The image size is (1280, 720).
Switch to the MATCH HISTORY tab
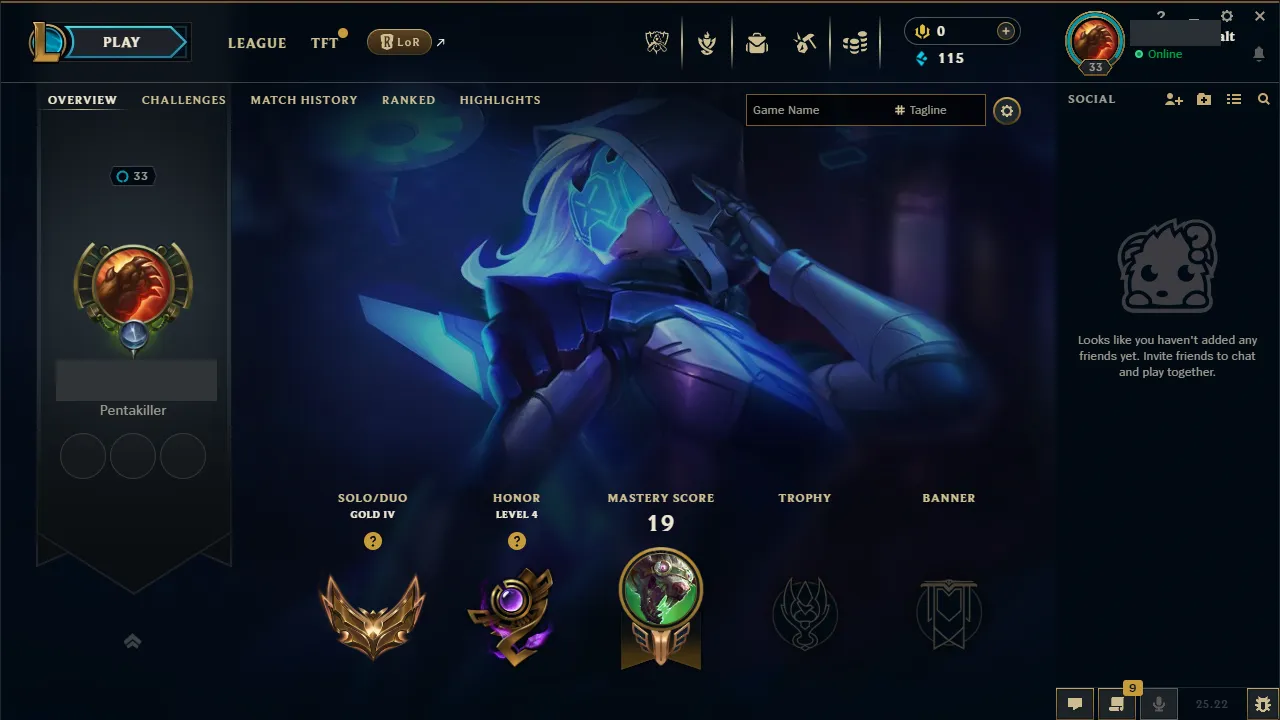304,100
